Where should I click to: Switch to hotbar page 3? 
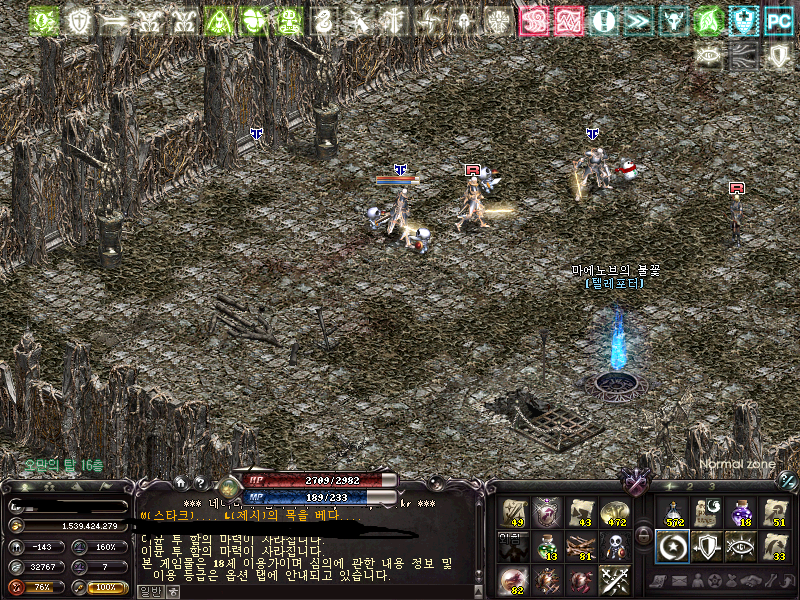point(712,487)
